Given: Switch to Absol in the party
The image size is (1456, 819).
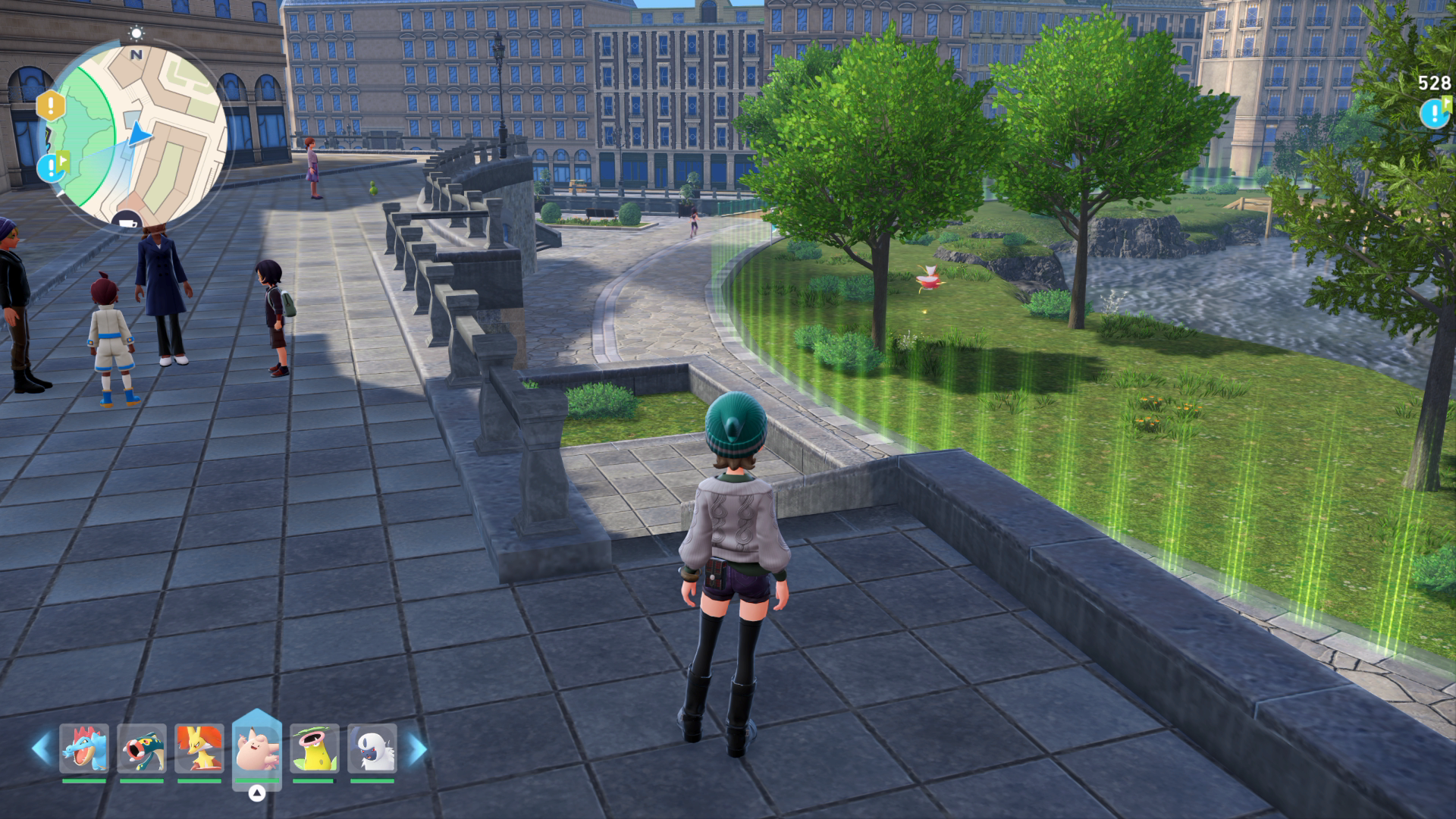Looking at the screenshot, I should click(372, 748).
